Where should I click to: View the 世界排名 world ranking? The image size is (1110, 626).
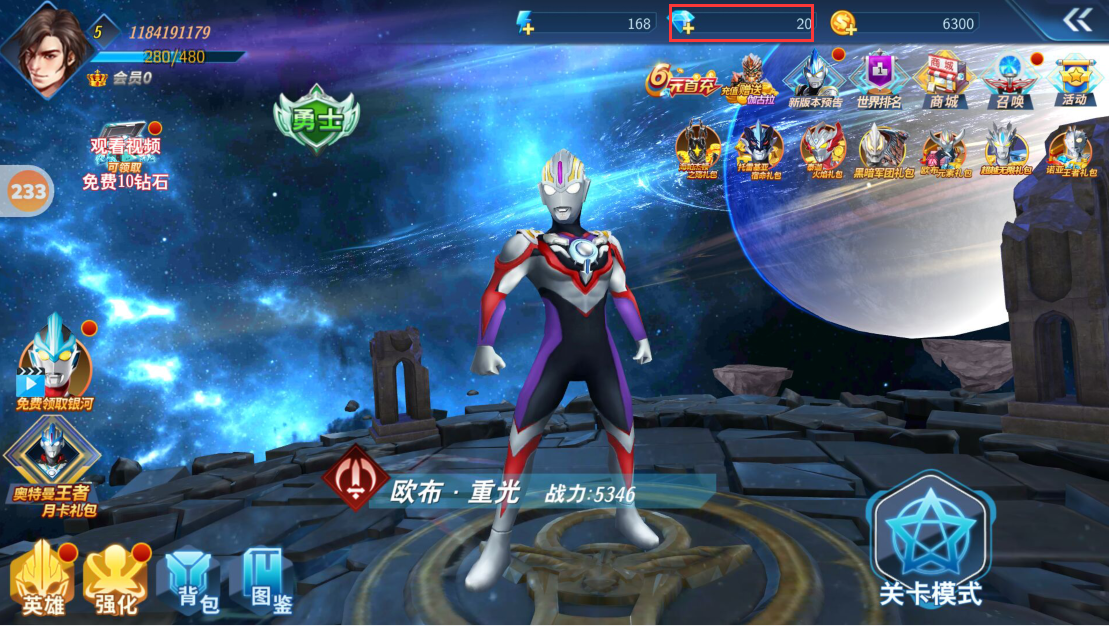[x=879, y=79]
